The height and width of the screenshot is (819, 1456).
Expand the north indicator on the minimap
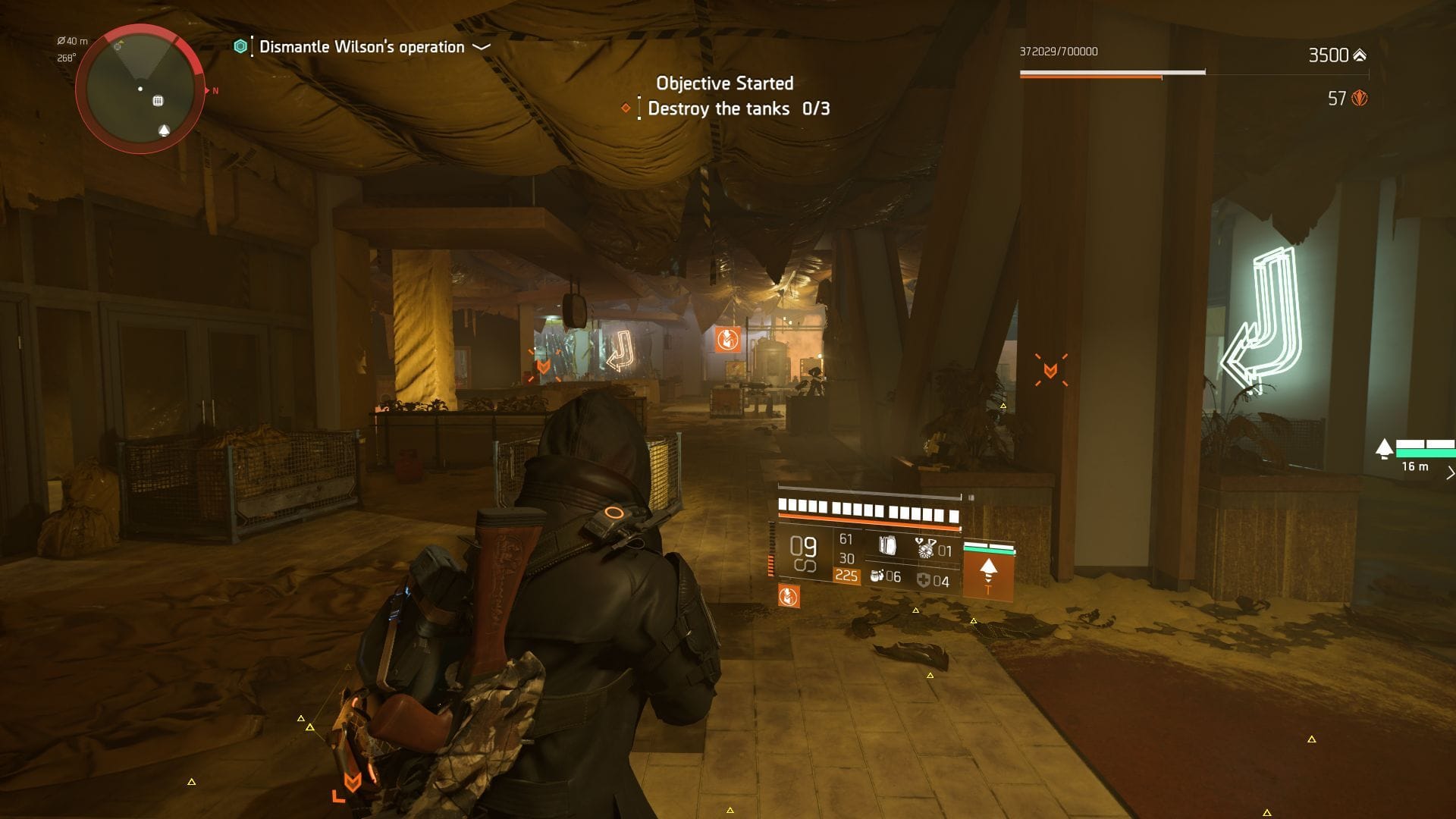(215, 89)
